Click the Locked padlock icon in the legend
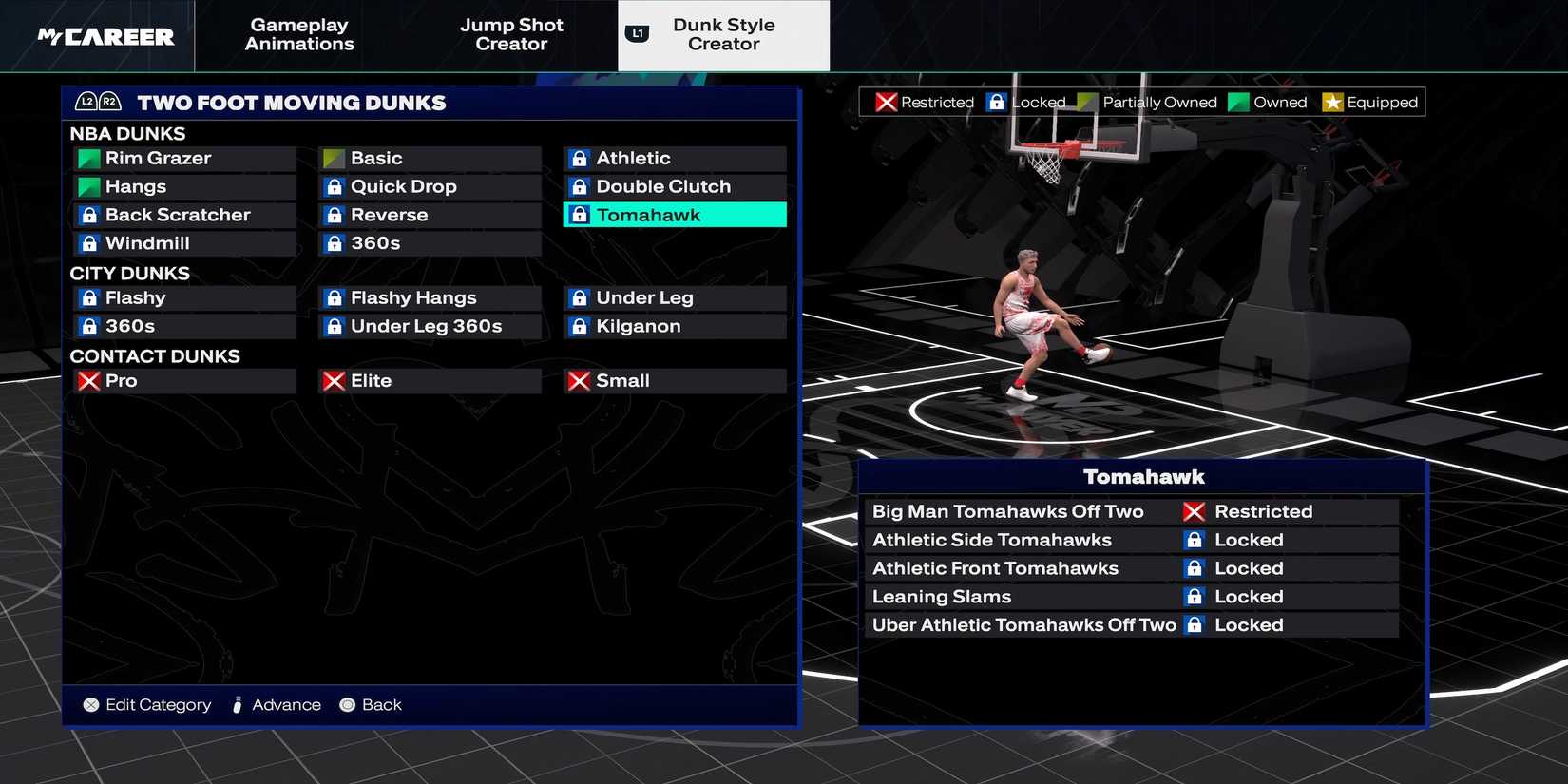1568x784 pixels. pos(996,102)
